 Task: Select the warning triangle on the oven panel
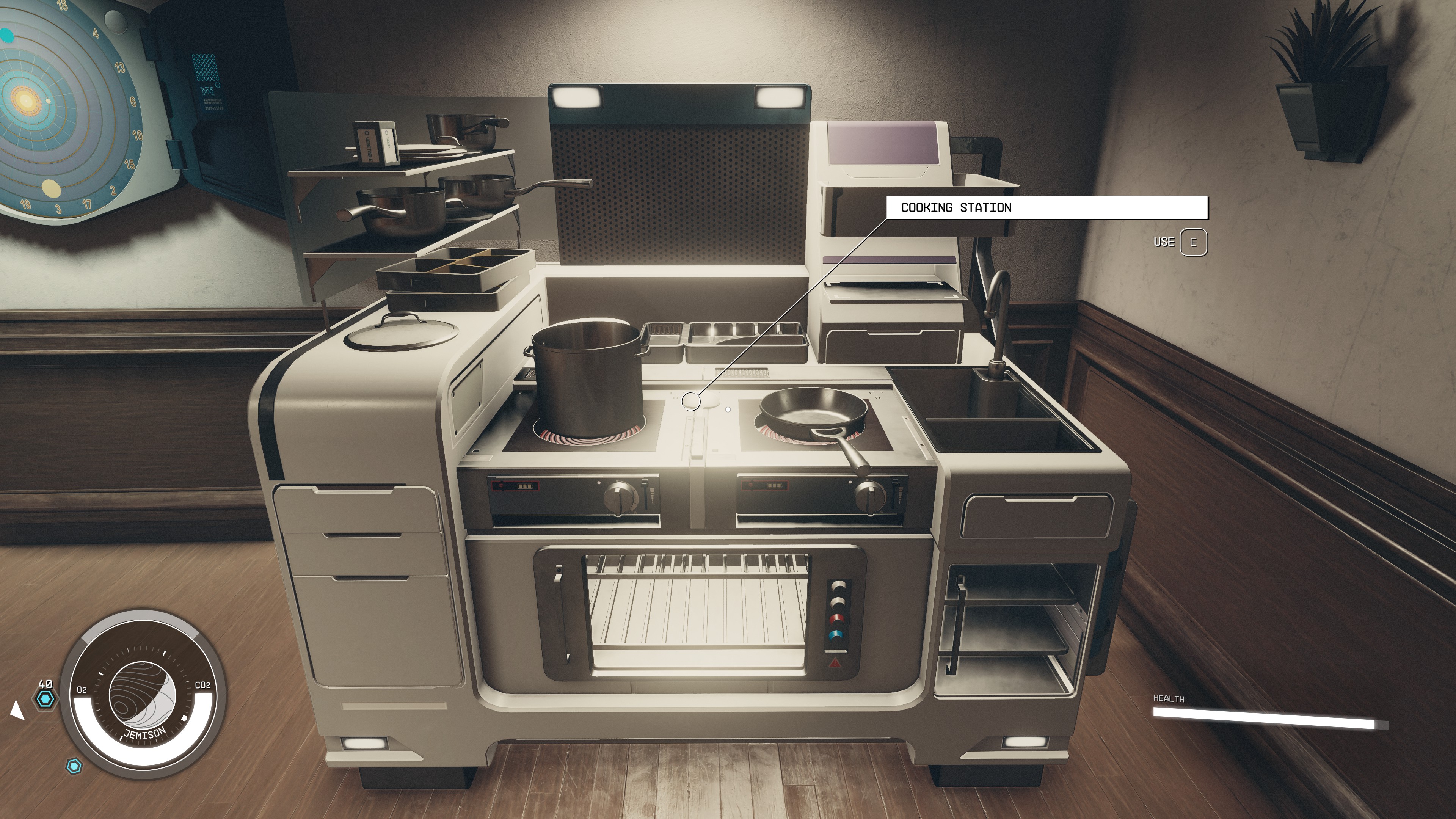point(835,664)
